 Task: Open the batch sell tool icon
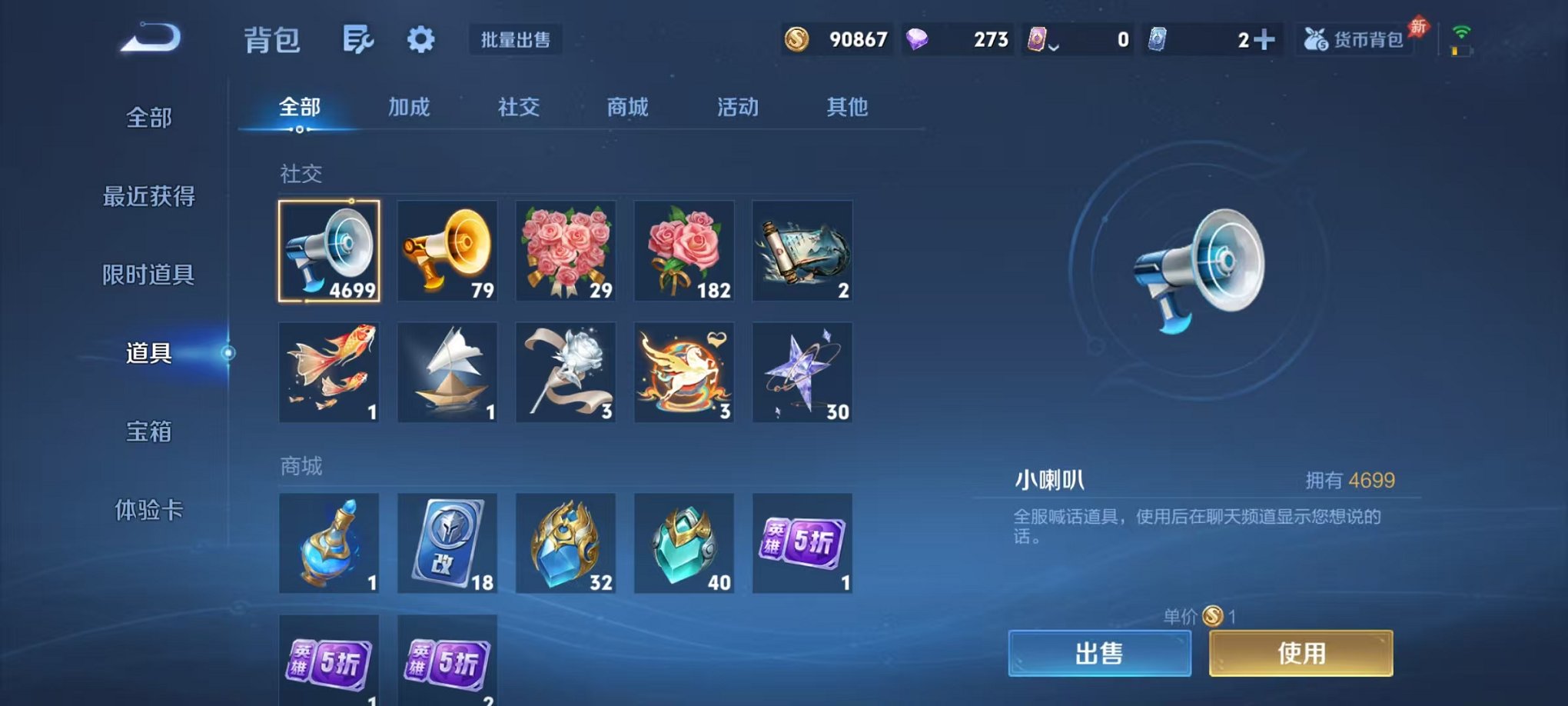517,41
